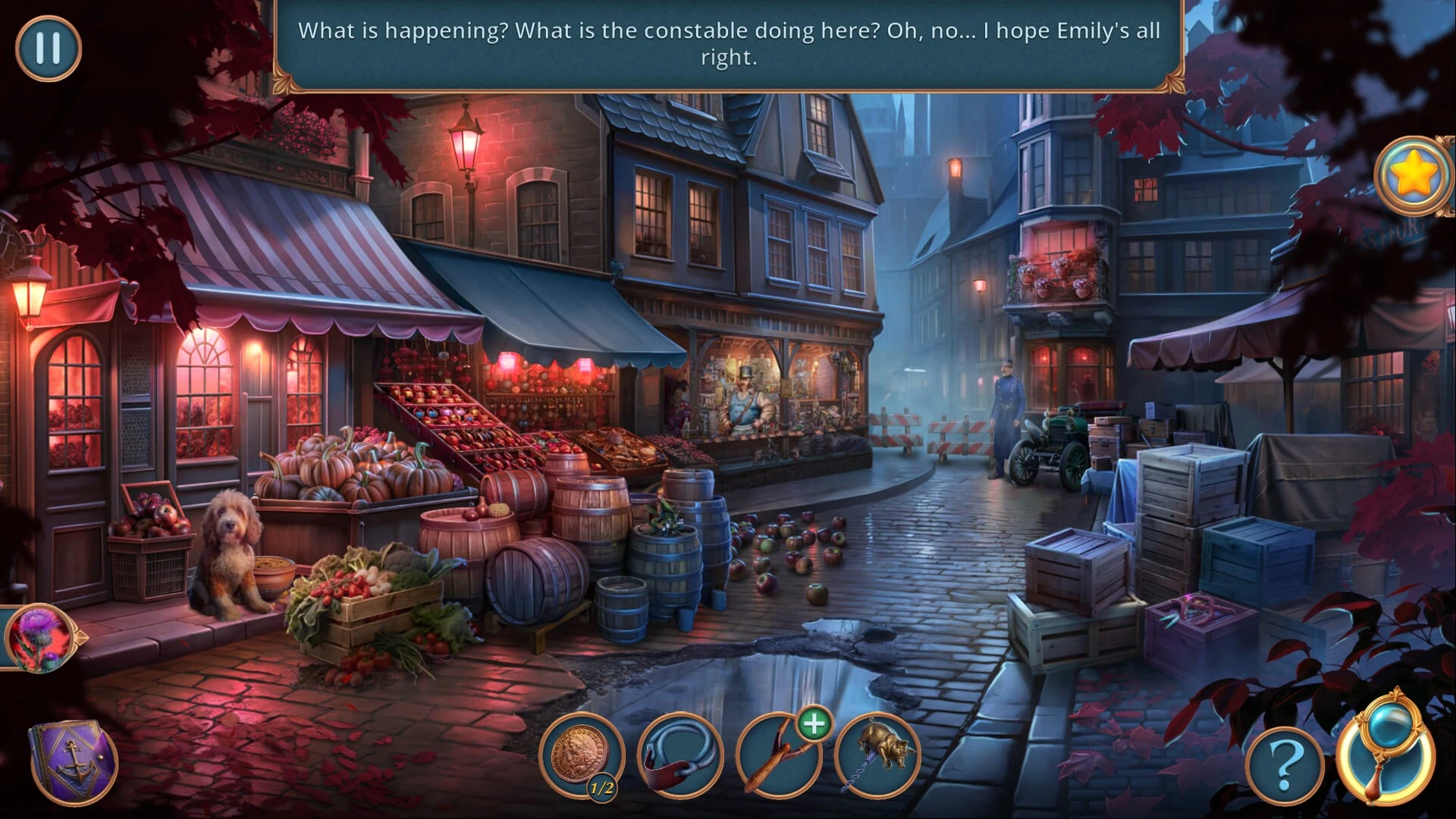Select the slingshot branch inventory item
The width and height of the screenshot is (1456, 819).
click(777, 757)
